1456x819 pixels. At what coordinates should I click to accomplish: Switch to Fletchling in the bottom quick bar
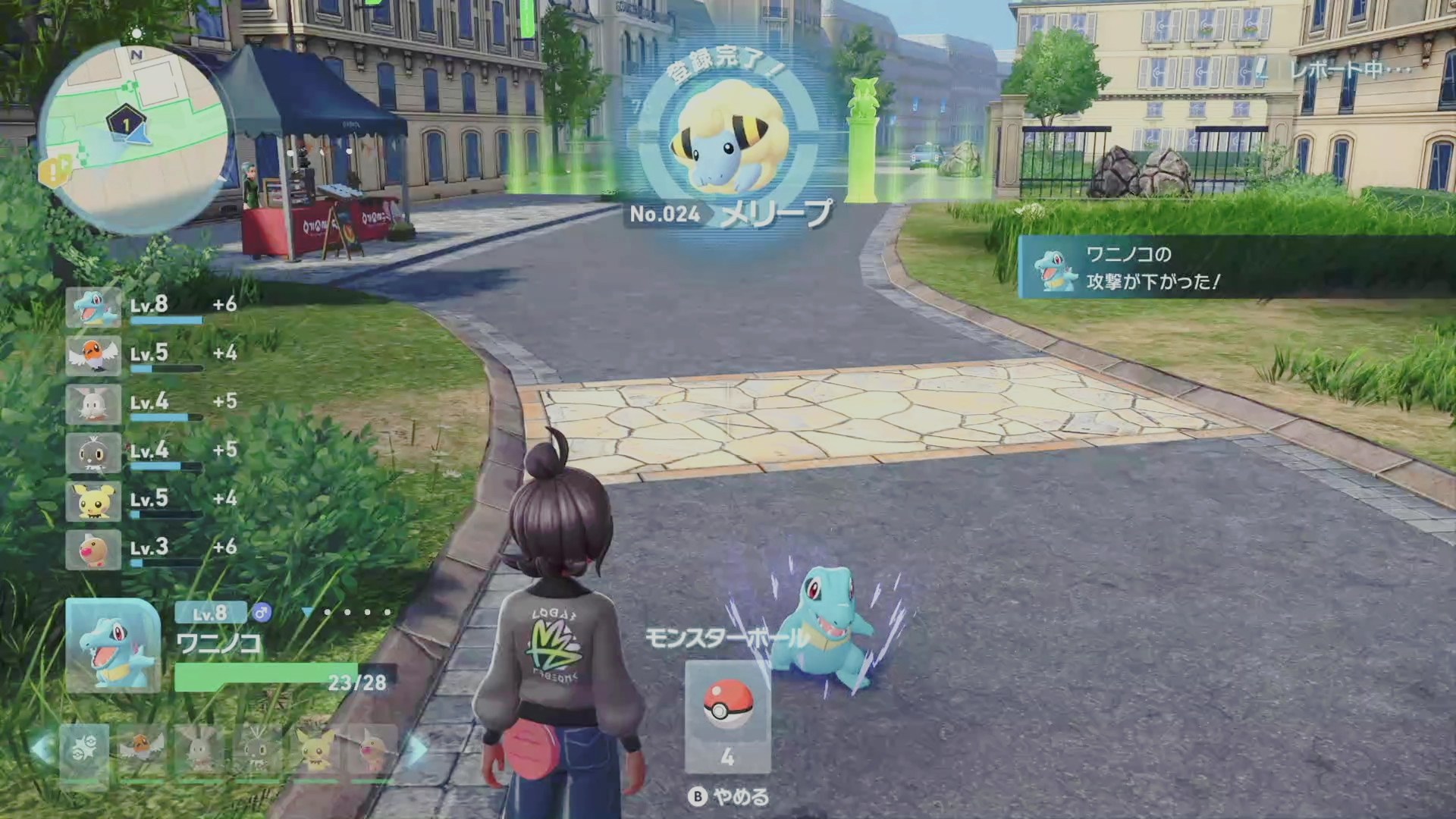[142, 751]
